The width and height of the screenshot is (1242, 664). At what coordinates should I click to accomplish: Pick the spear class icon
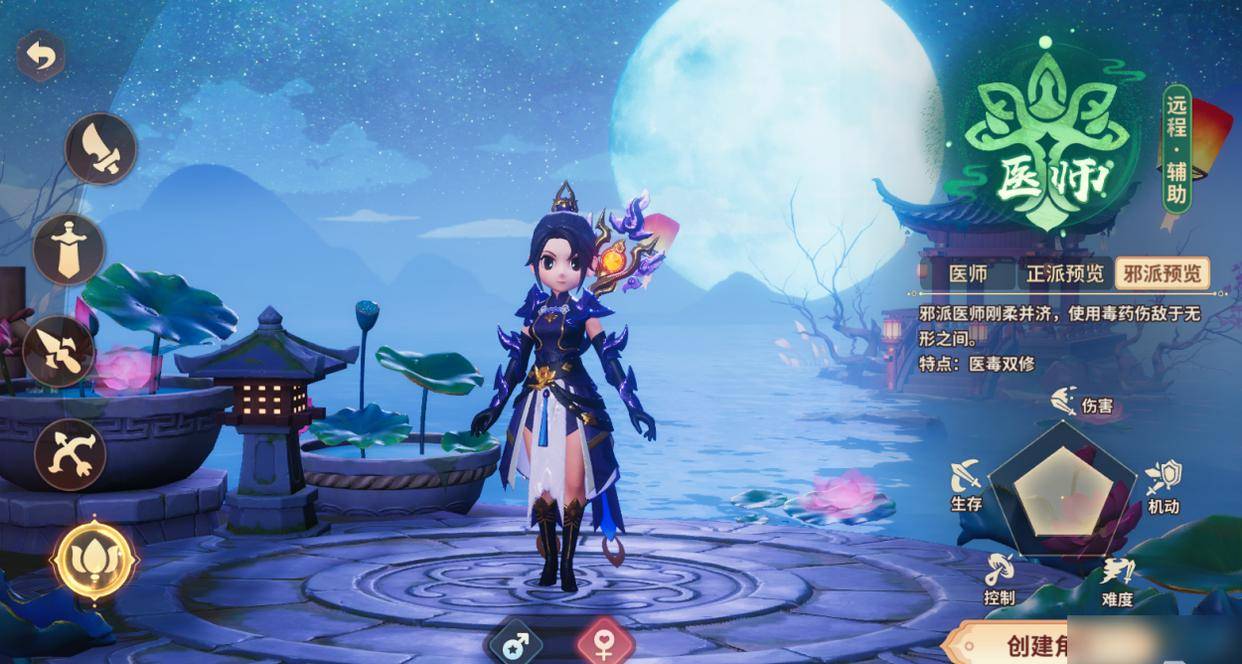click(x=60, y=351)
